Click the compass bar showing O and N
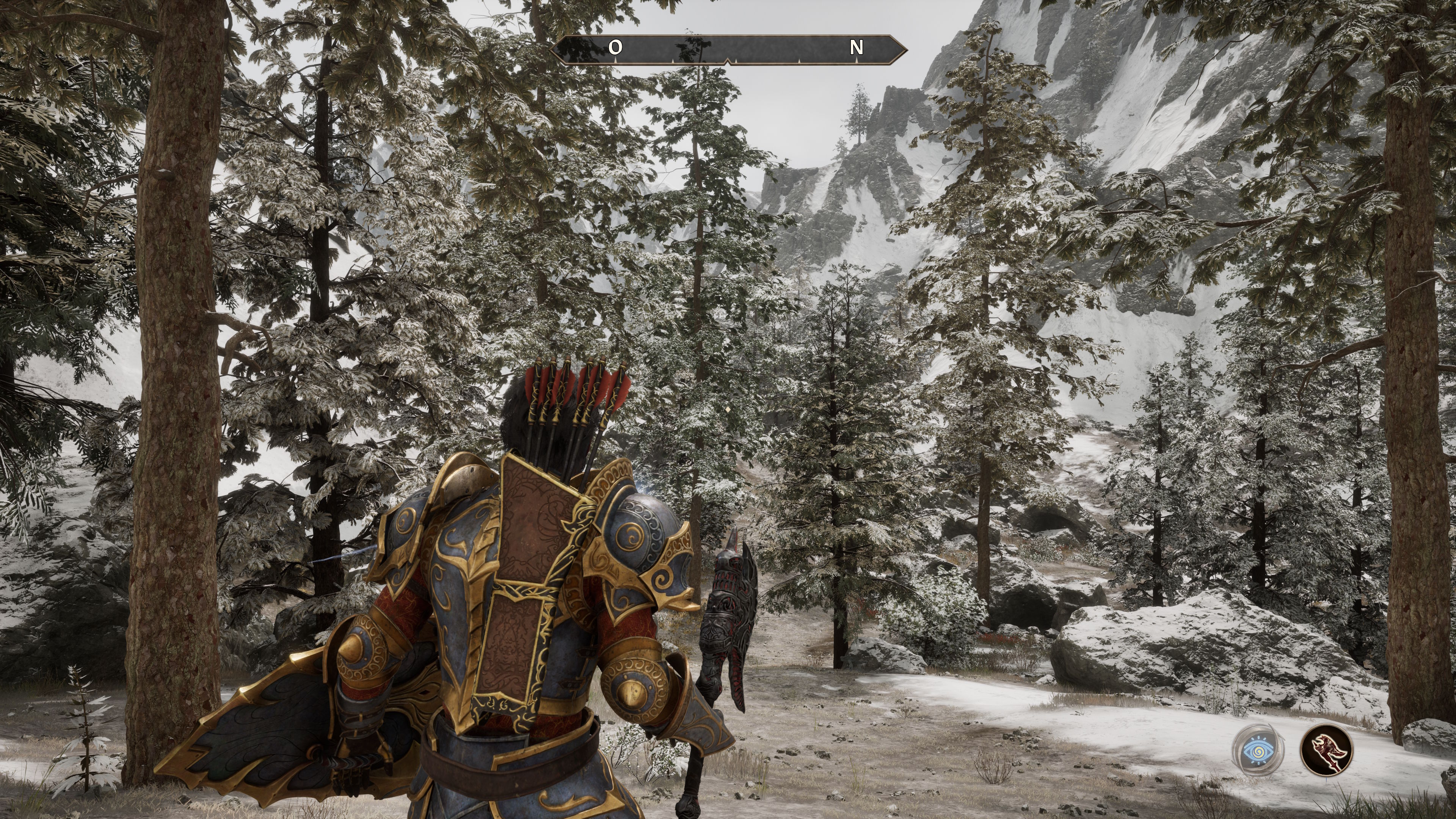The height and width of the screenshot is (819, 1456). [x=728, y=49]
